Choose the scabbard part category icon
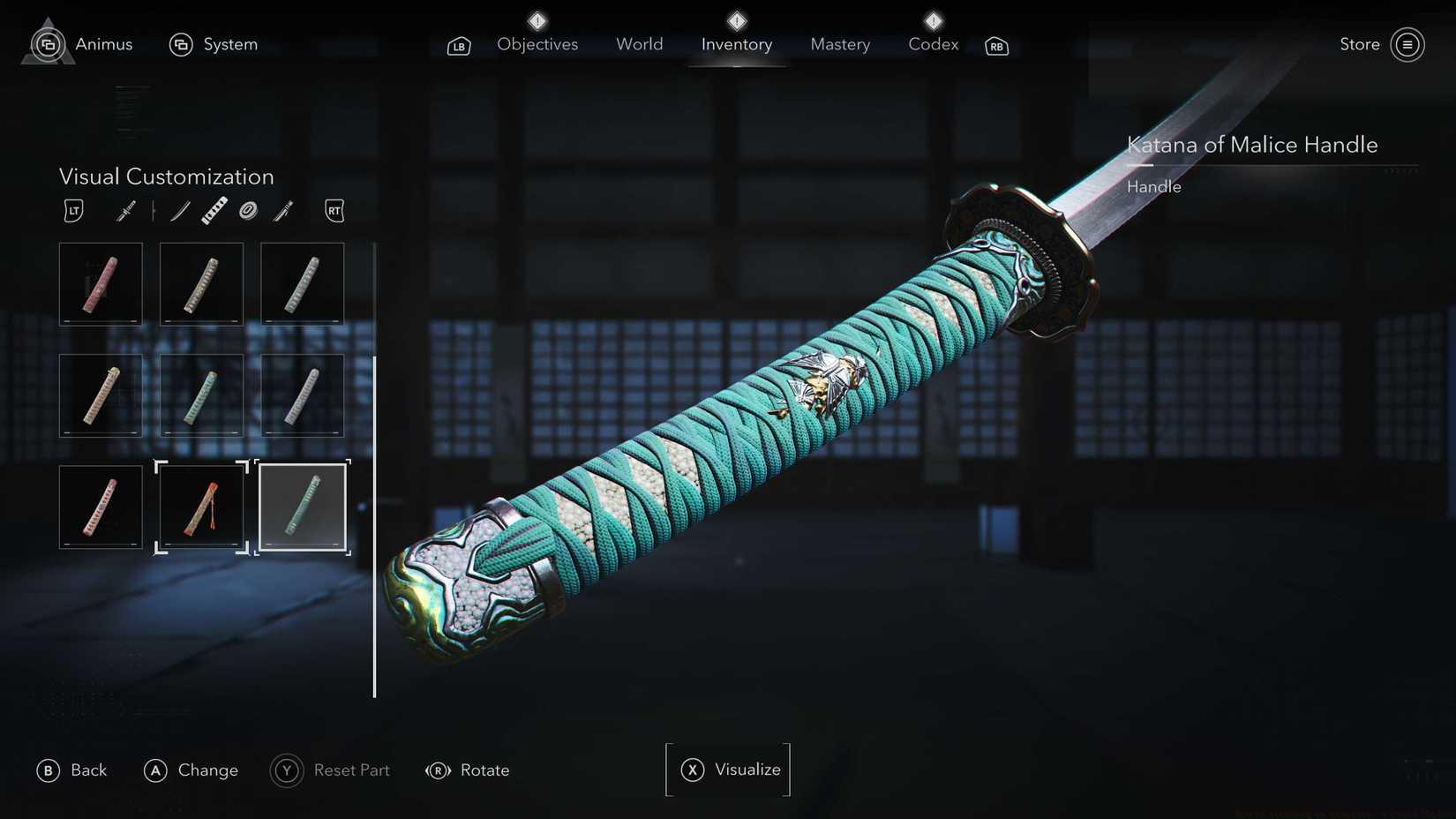This screenshot has width=1456, height=819. (283, 211)
